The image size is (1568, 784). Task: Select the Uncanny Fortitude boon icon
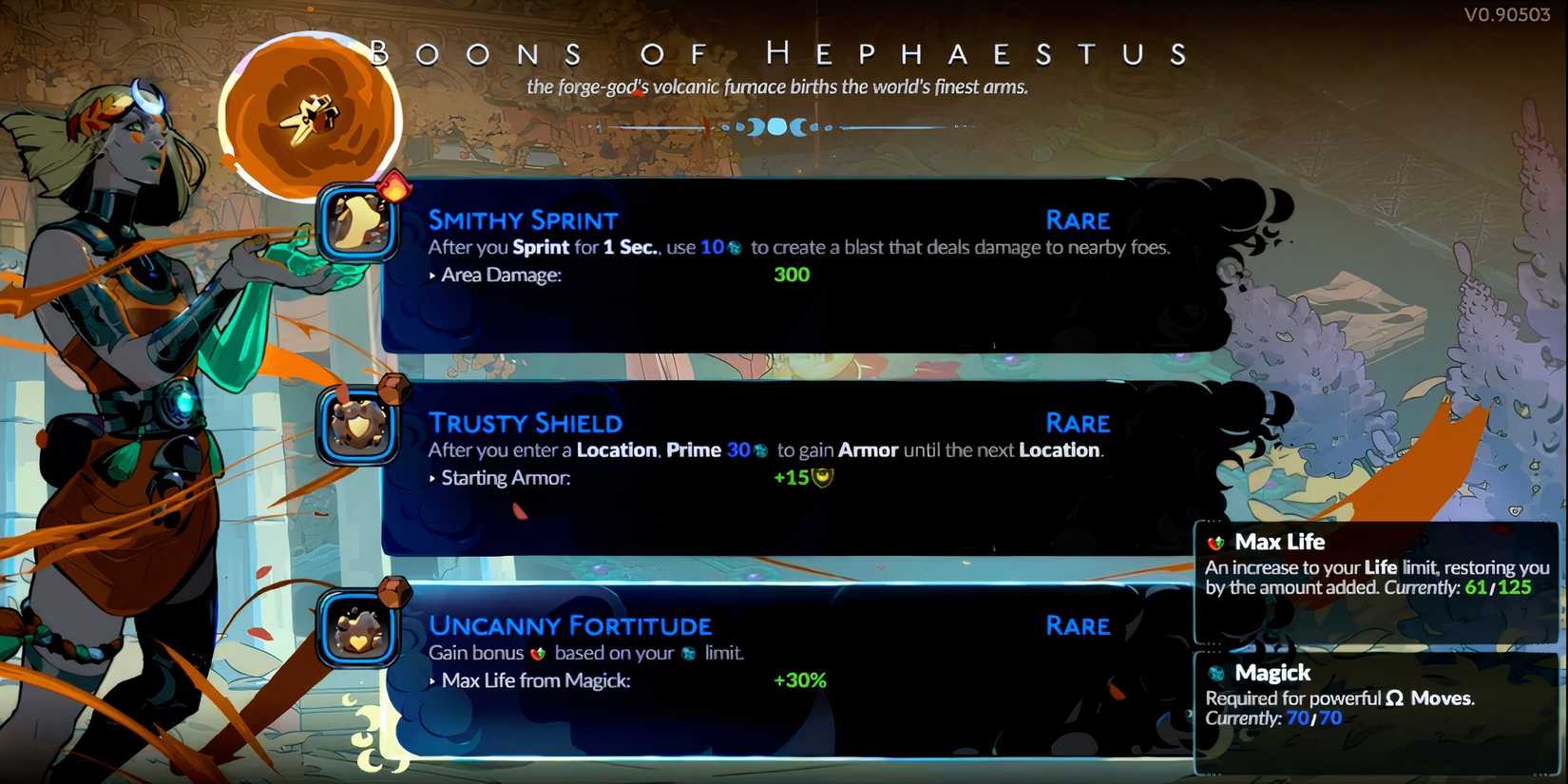coord(359,630)
